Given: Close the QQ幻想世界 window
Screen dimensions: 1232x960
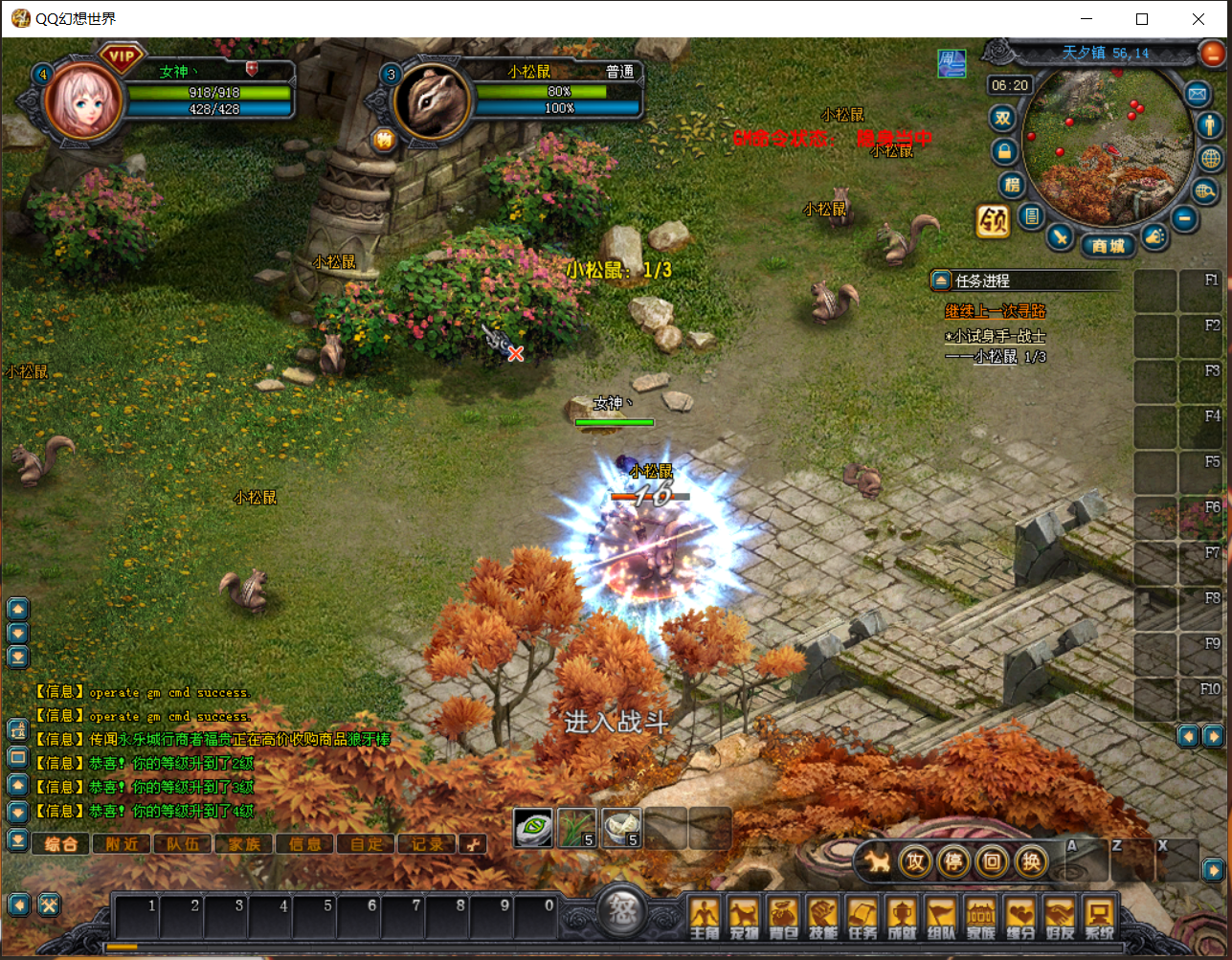Looking at the screenshot, I should click(x=1198, y=19).
